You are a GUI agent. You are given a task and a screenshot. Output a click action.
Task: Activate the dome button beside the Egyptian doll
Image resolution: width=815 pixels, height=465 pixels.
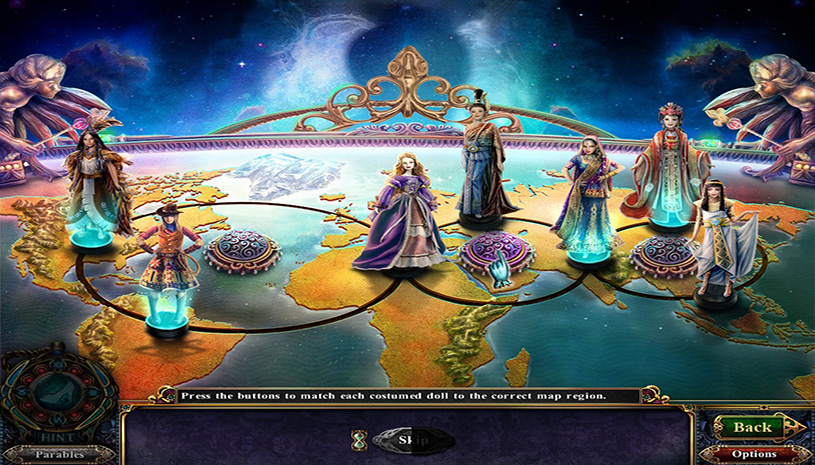664,254
